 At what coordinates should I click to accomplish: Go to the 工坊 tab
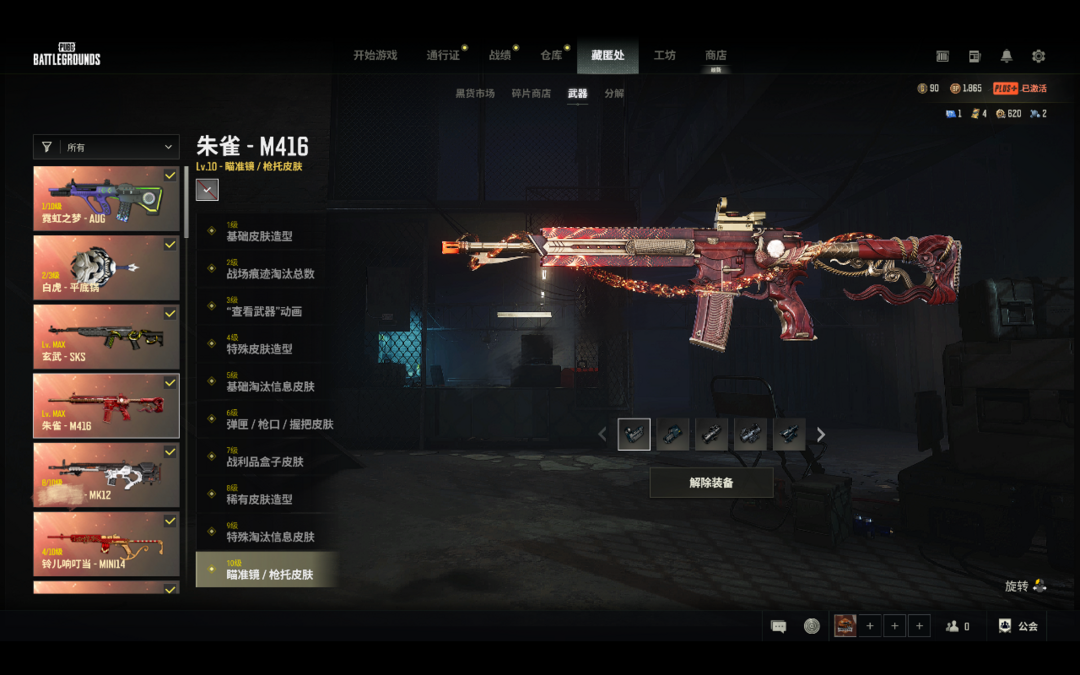pos(664,55)
